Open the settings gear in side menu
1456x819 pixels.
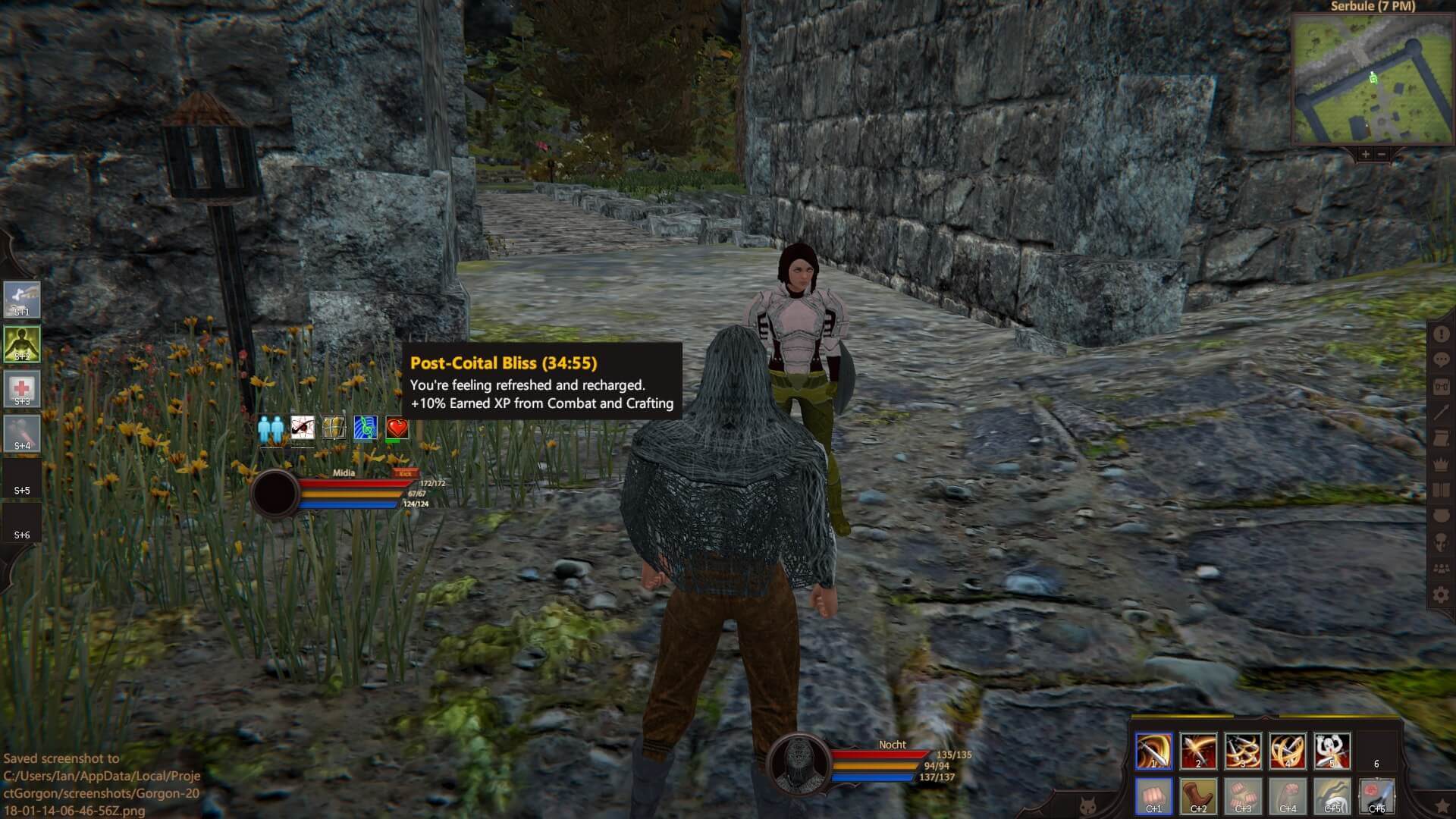tap(1441, 595)
